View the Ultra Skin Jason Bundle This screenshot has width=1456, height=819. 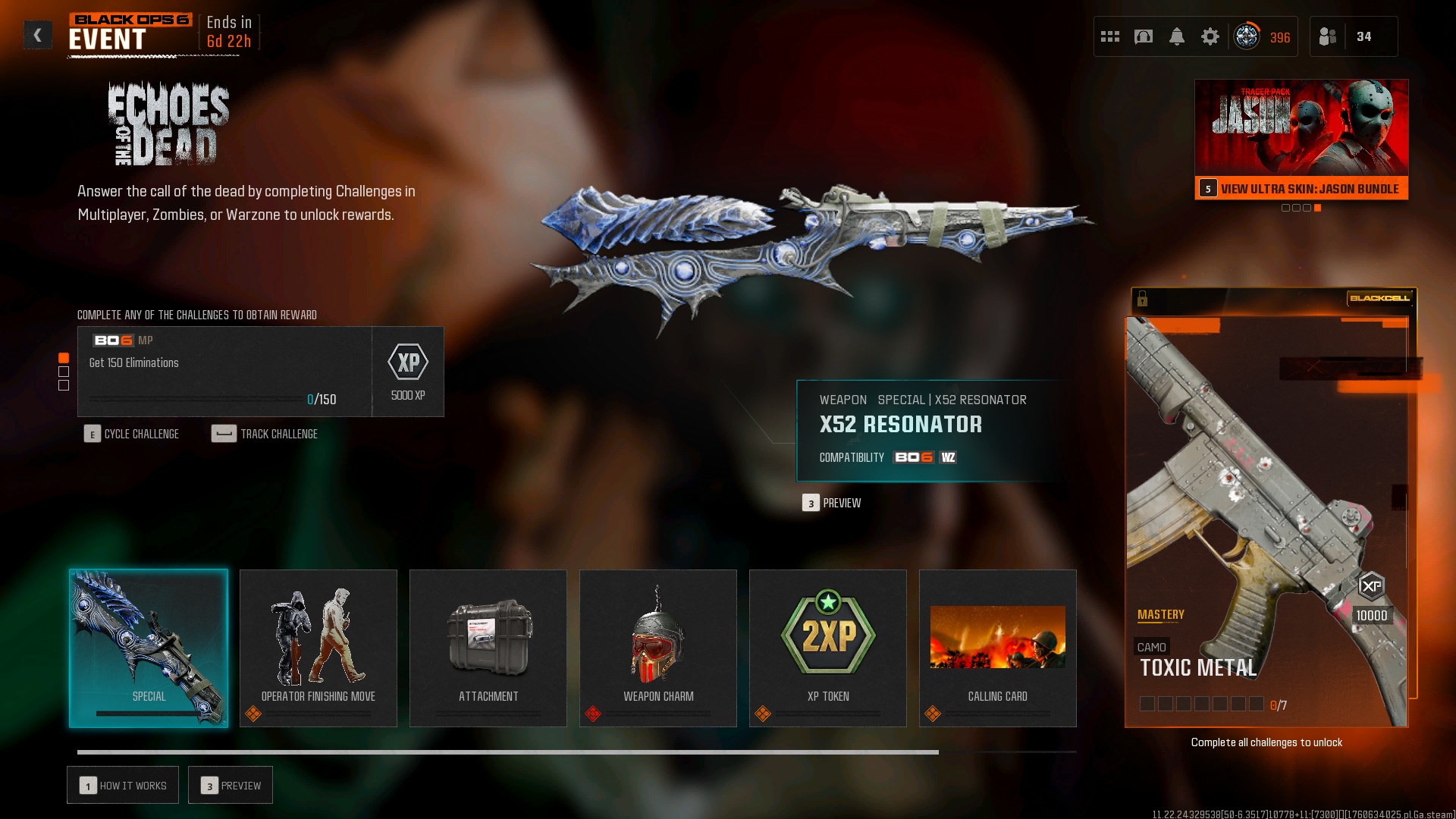tap(1301, 188)
